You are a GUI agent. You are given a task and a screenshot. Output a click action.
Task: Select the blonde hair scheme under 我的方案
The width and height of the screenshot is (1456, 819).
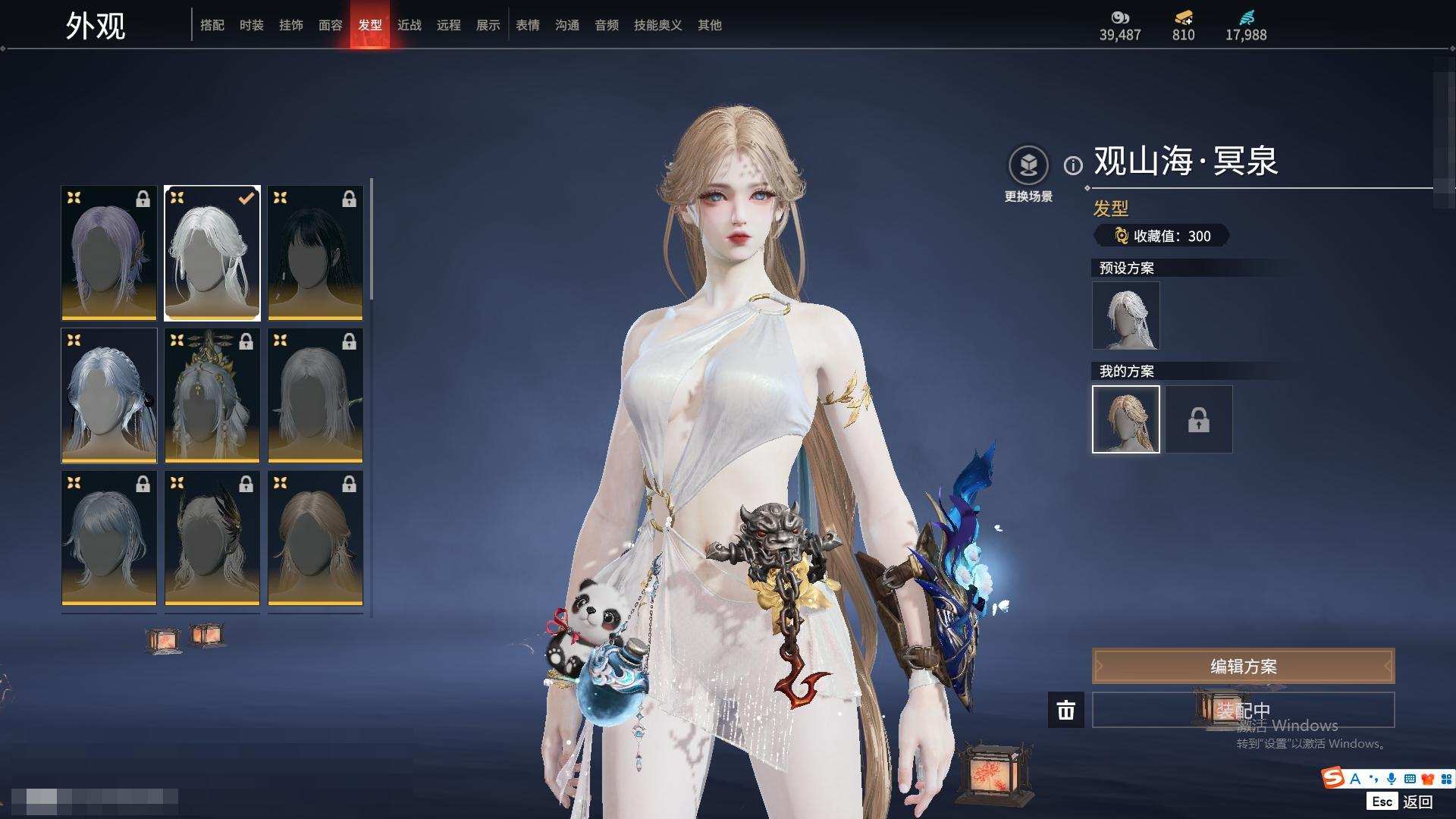click(1125, 419)
